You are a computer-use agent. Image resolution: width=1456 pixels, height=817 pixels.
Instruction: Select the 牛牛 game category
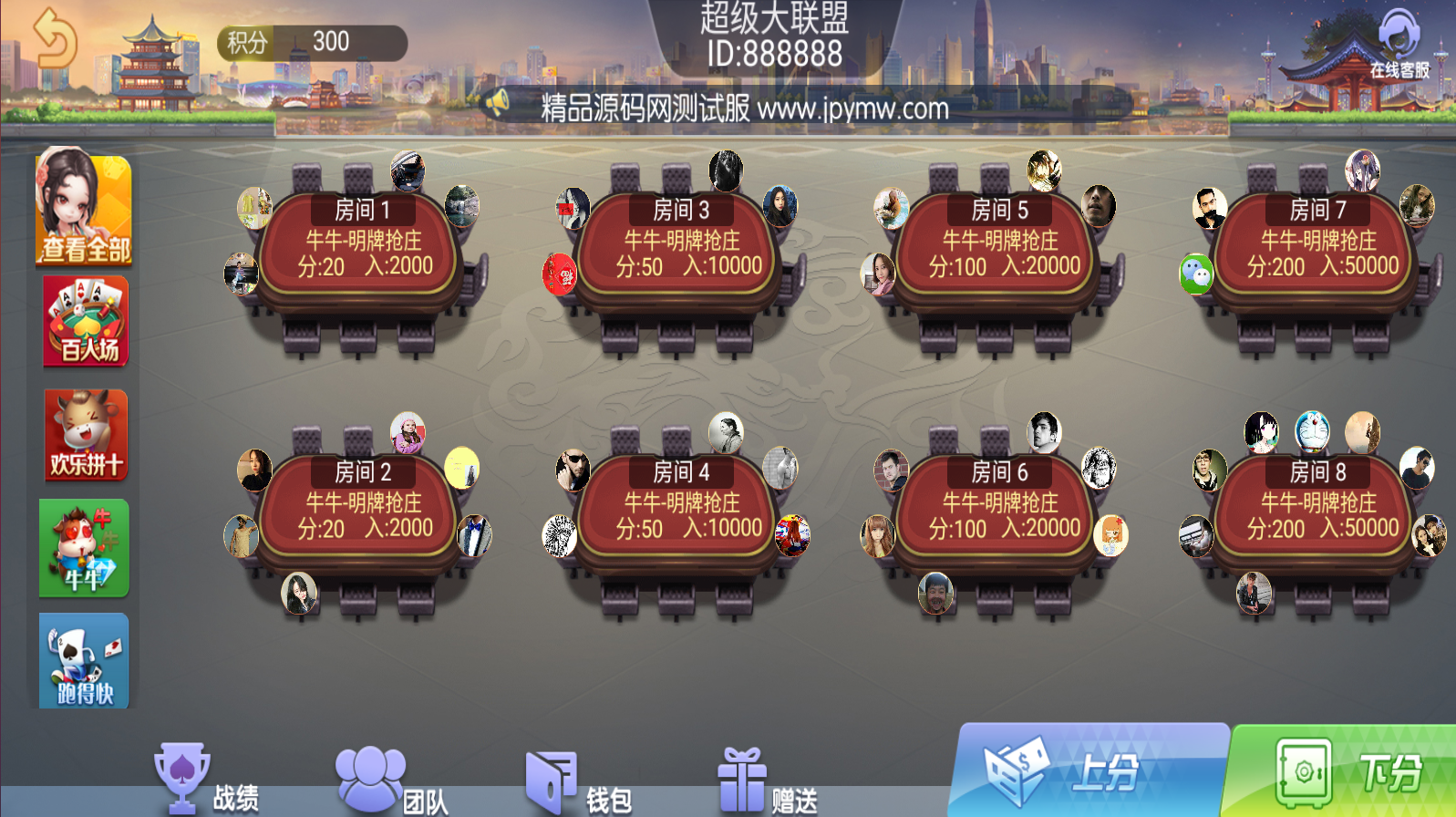pos(84,548)
